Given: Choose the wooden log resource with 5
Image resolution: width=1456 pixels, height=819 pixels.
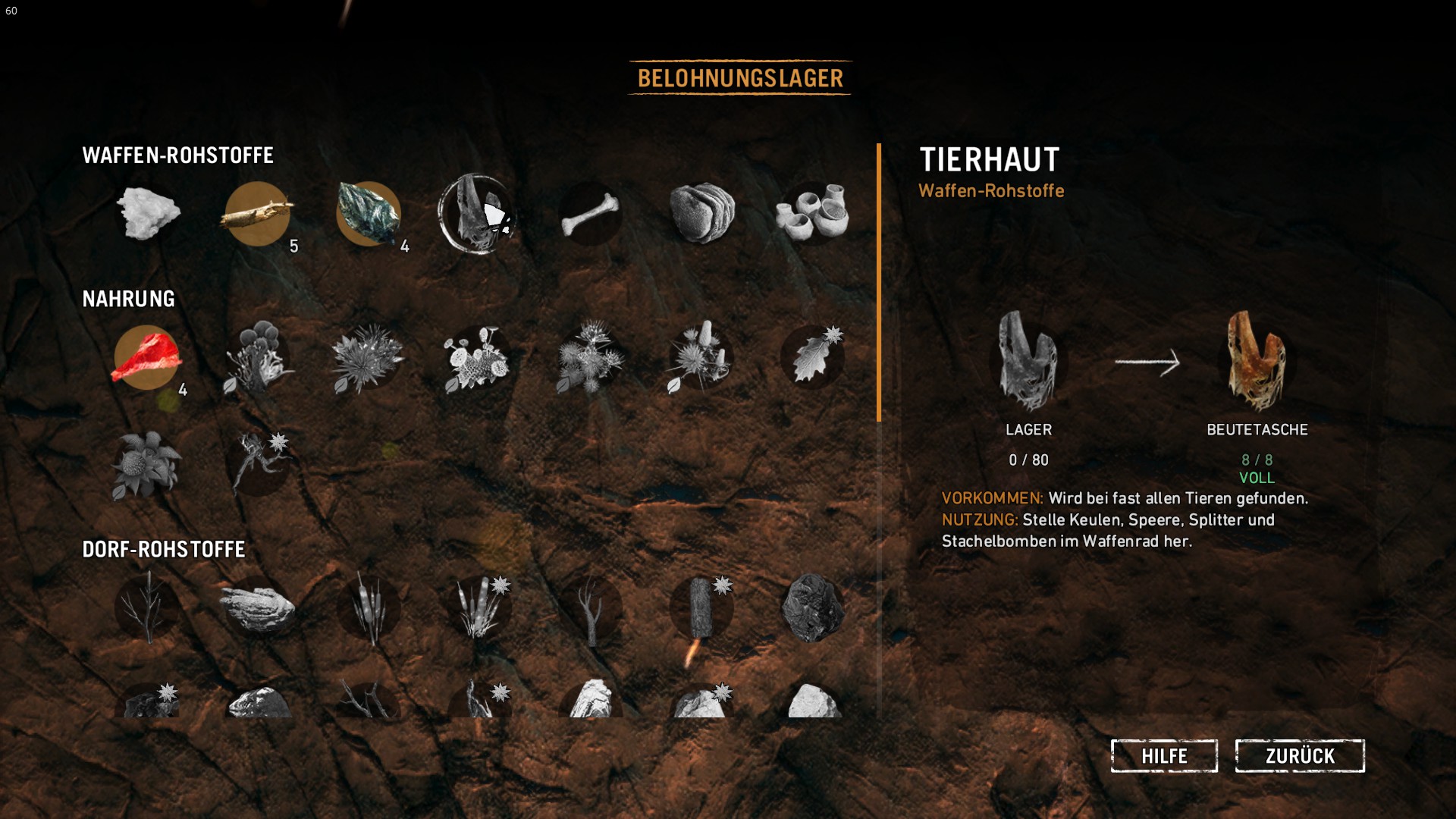Looking at the screenshot, I should point(258,214).
